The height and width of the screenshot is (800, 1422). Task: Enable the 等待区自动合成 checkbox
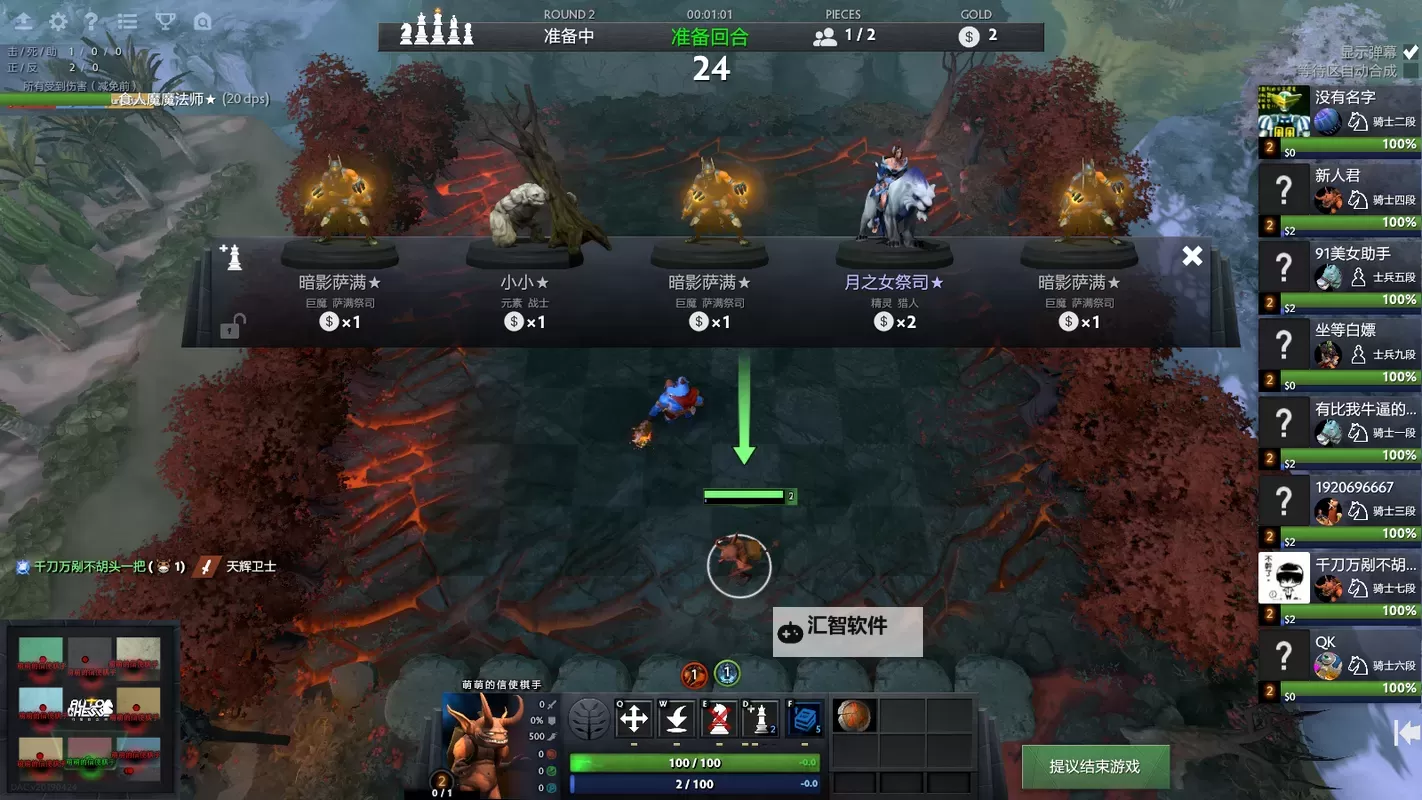pos(1410,71)
